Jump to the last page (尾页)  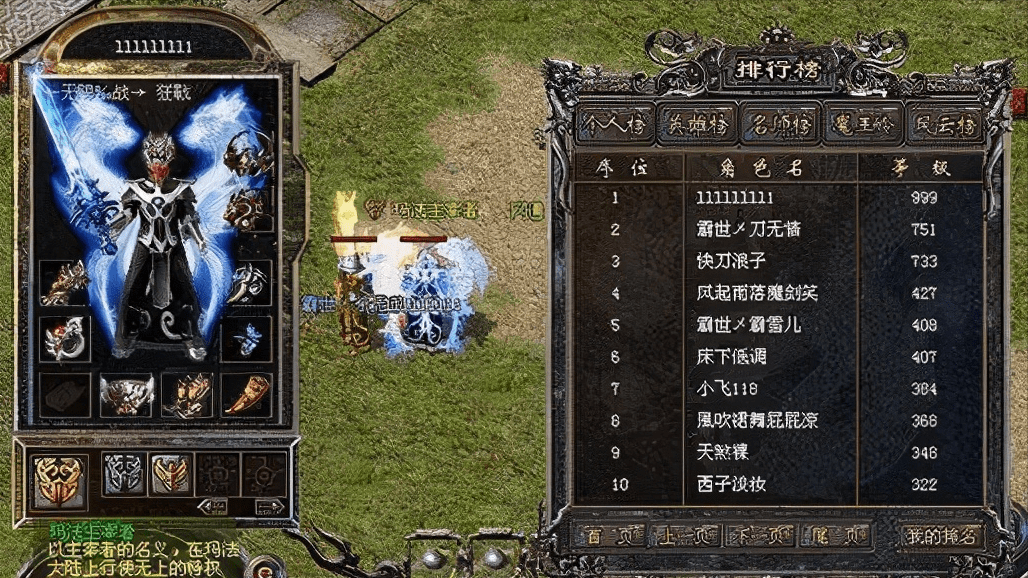[x=835, y=536]
